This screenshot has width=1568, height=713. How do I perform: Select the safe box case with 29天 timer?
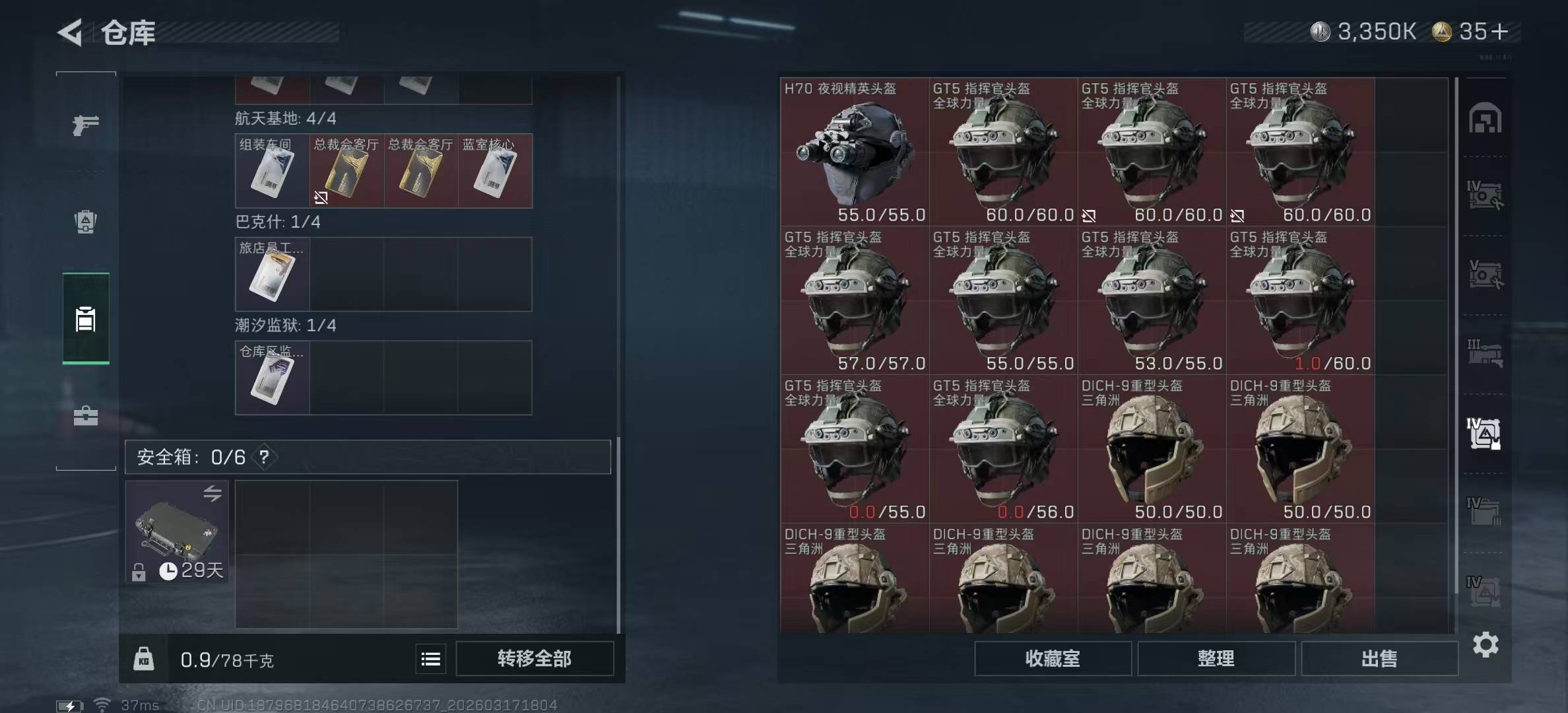coord(177,532)
